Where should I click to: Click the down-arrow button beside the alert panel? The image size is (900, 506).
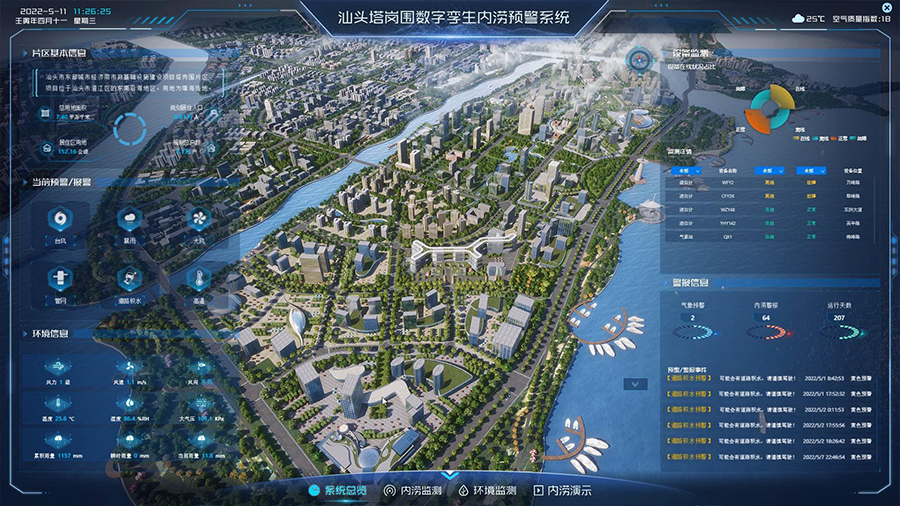coord(634,383)
